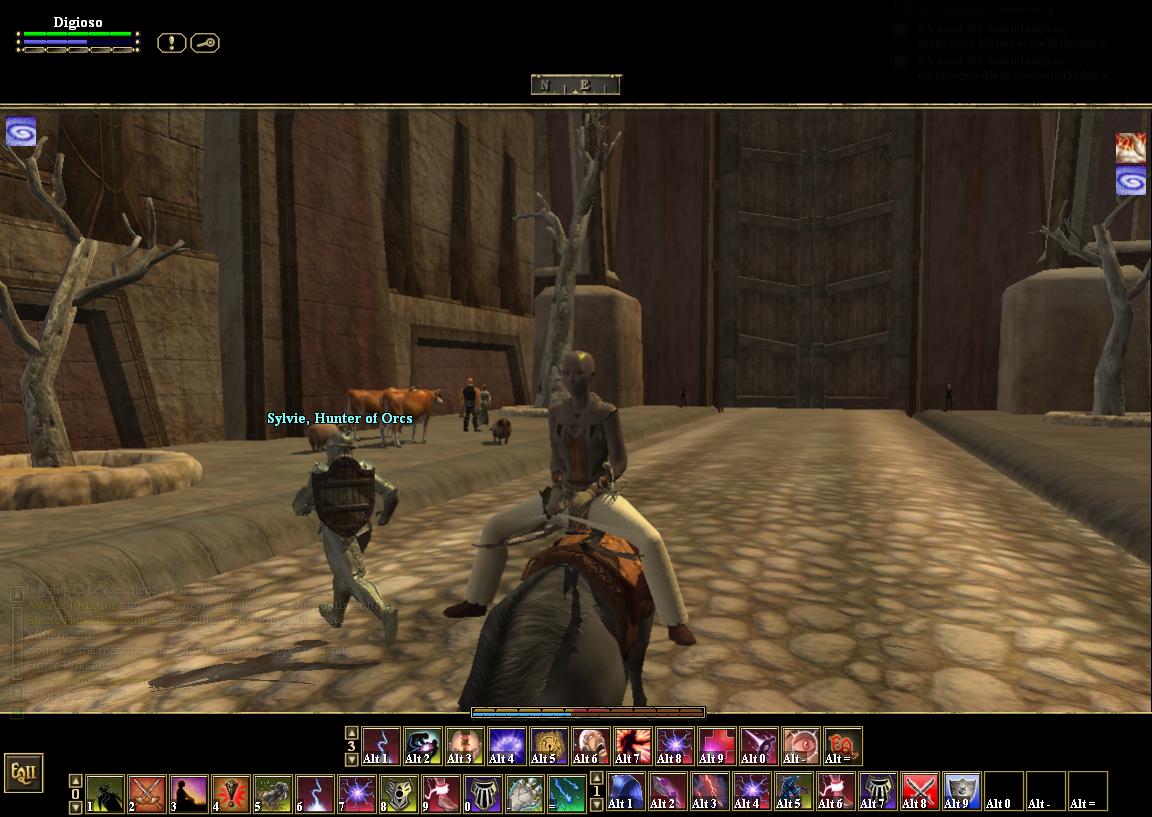Click the eye icon ability on Alt -
The width and height of the screenshot is (1152, 817).
(x=801, y=746)
